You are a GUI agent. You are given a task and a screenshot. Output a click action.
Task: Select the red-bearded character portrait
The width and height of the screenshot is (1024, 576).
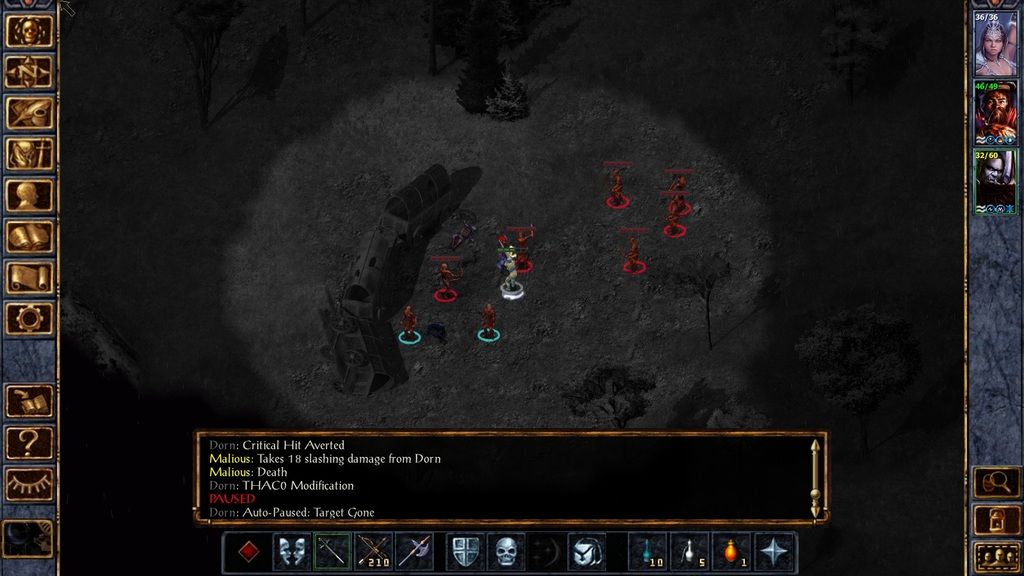click(995, 113)
